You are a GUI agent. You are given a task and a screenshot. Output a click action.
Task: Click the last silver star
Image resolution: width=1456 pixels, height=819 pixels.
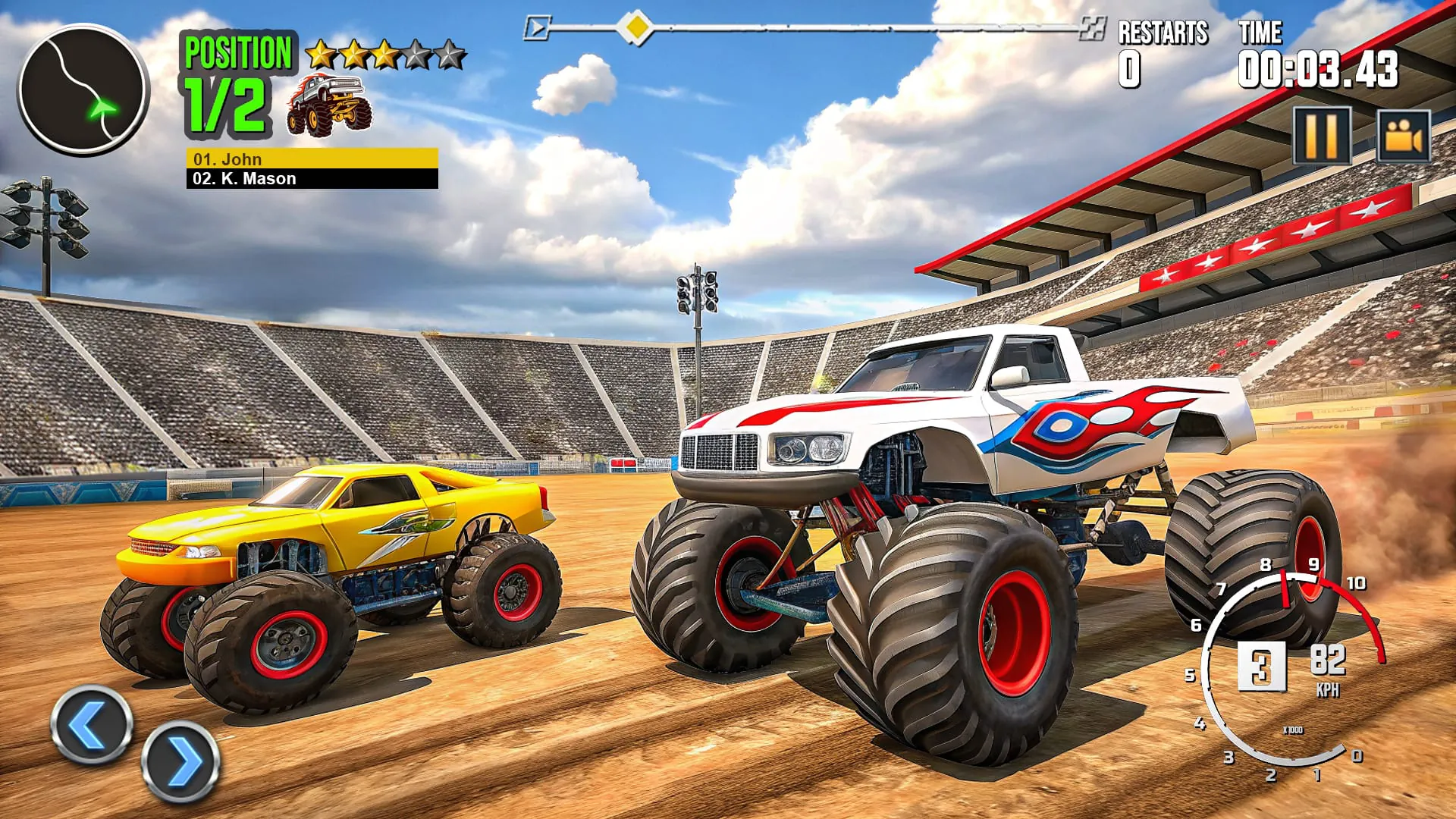(447, 53)
